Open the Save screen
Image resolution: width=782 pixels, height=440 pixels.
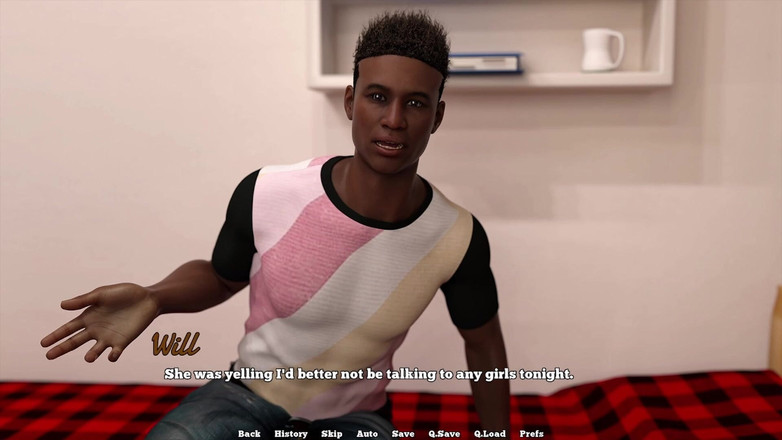[403, 433]
